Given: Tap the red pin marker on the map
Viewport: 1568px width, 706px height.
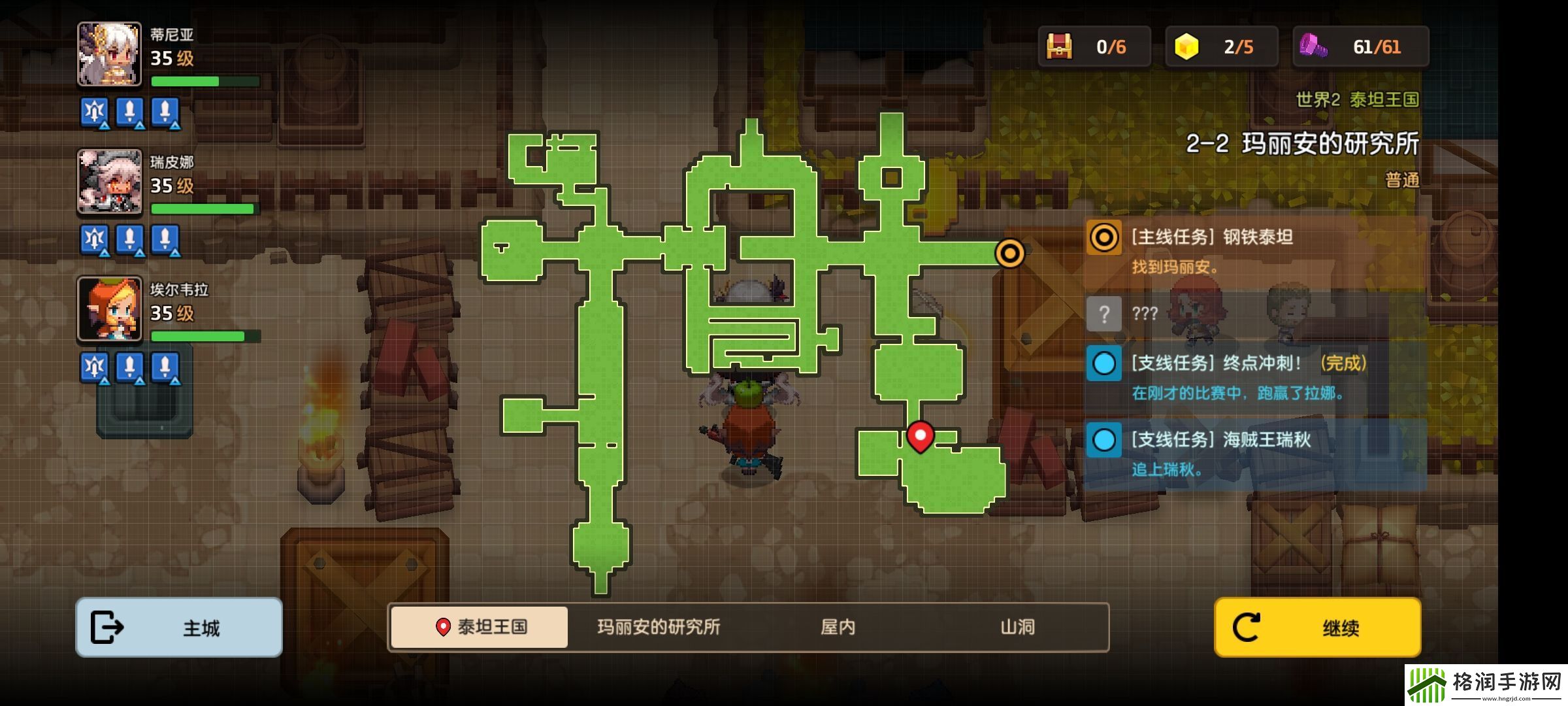Looking at the screenshot, I should click(921, 433).
